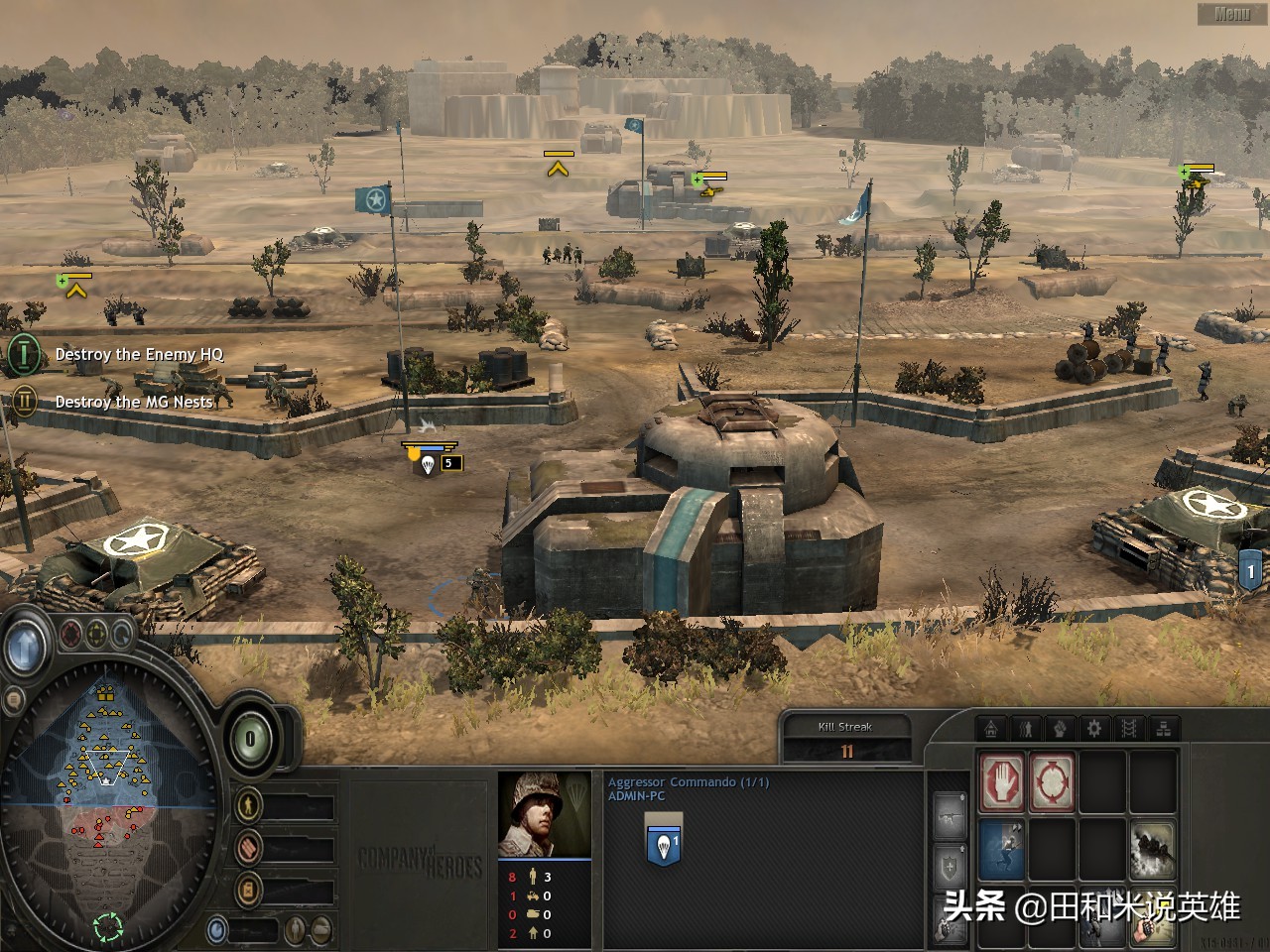Viewport: 1270px width, 952px height.
Task: Select the Destroy the MG Nests objective
Action: [x=133, y=402]
